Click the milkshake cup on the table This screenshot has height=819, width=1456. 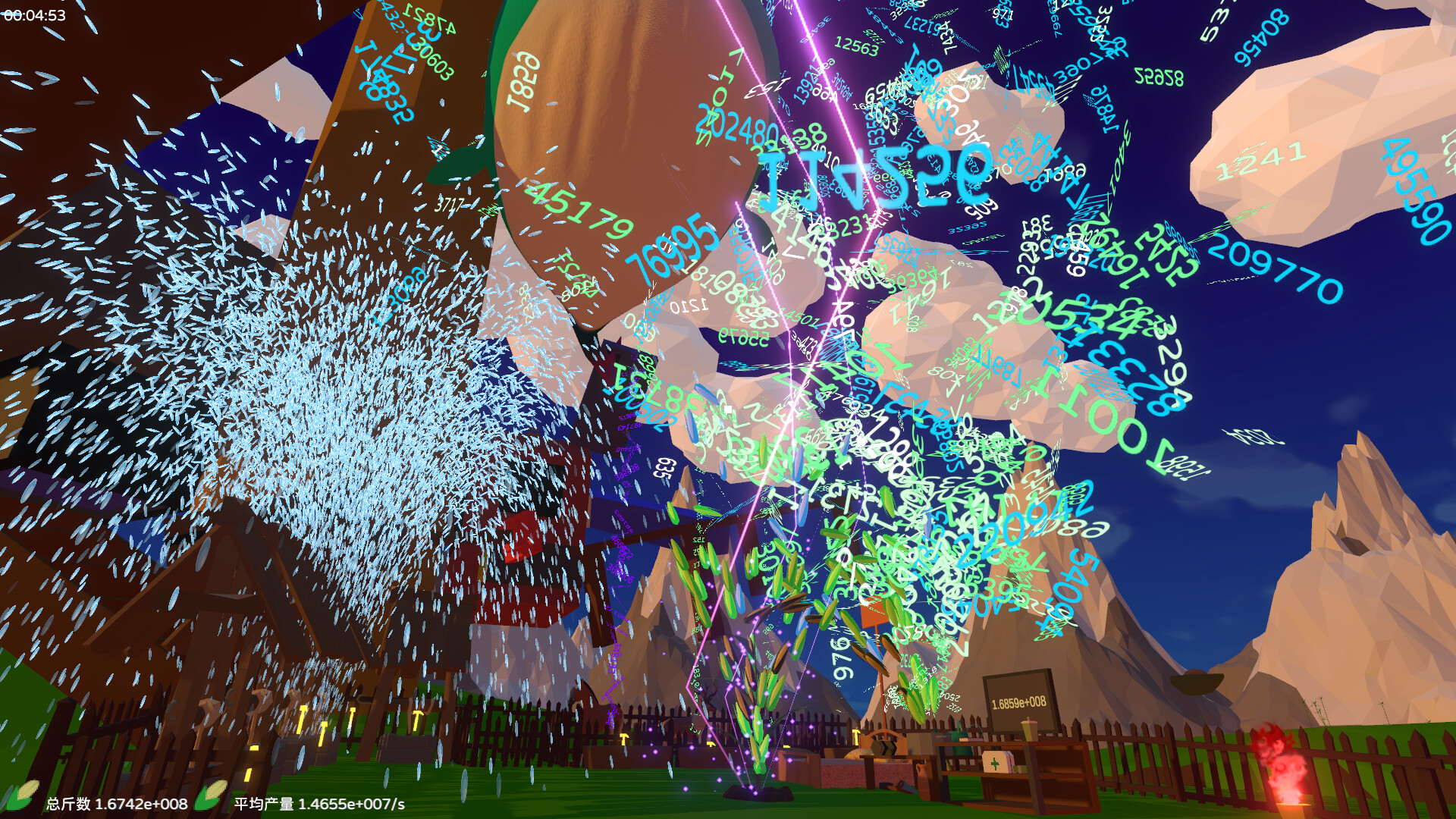(x=1028, y=728)
